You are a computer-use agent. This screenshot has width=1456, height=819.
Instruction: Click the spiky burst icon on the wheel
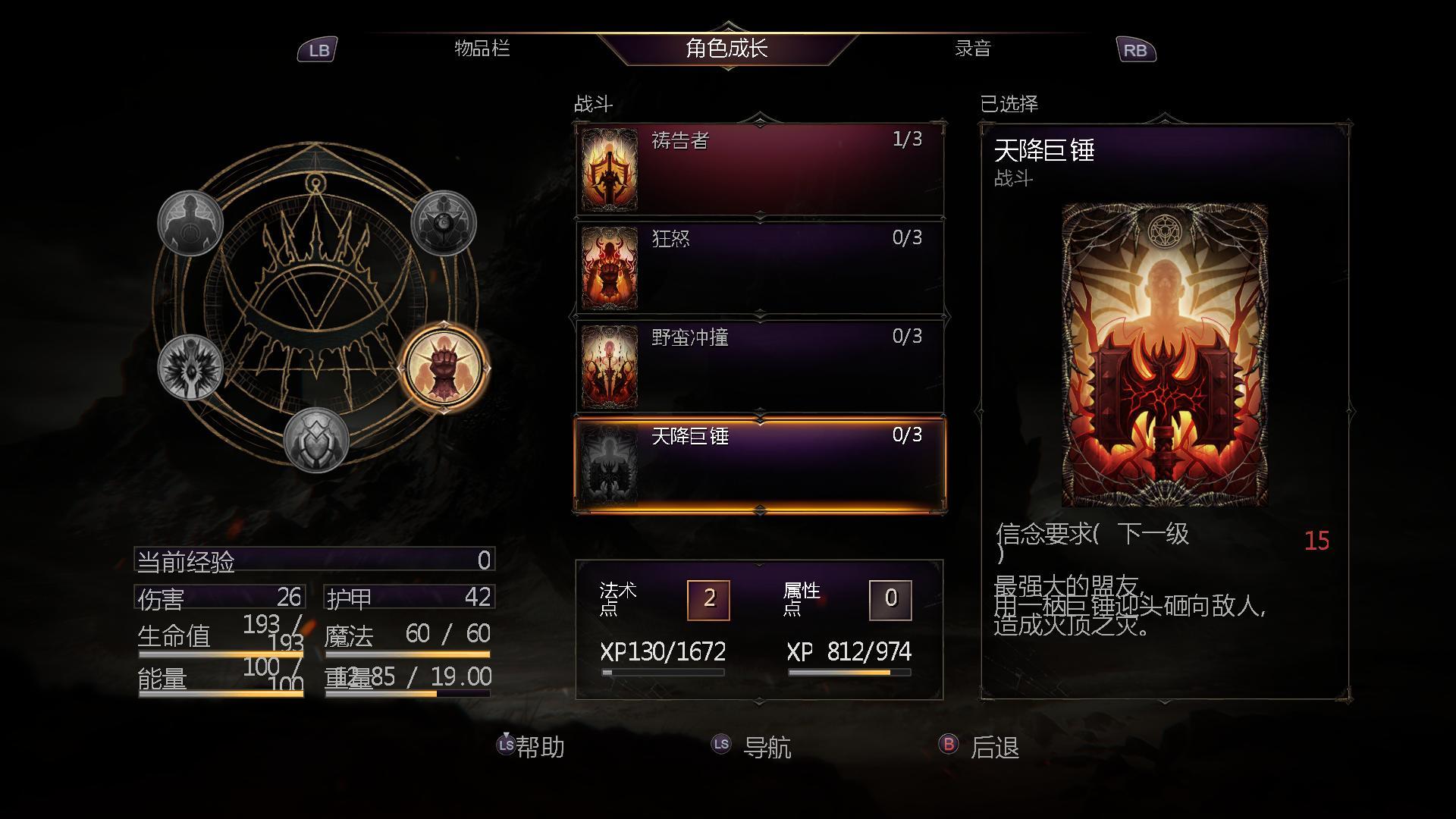(x=190, y=368)
